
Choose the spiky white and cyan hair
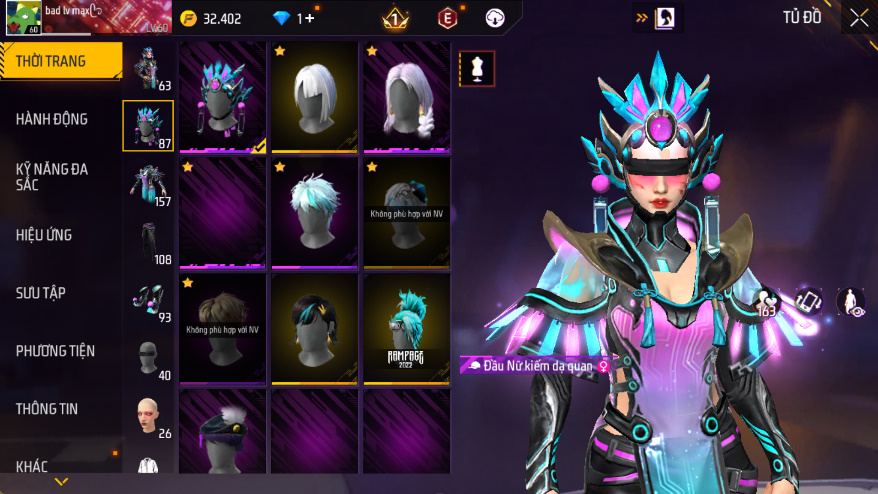point(315,212)
